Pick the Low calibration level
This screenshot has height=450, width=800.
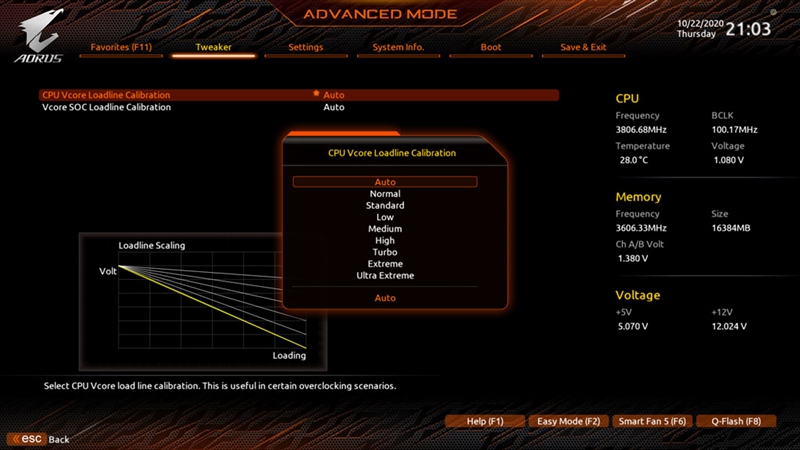tap(385, 217)
